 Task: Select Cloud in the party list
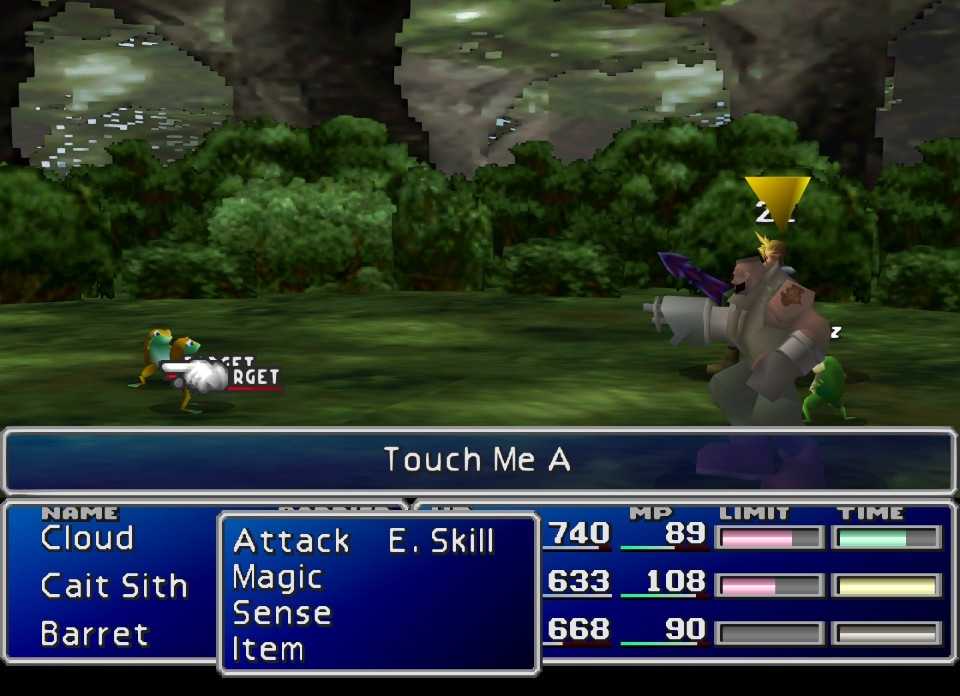point(87,538)
